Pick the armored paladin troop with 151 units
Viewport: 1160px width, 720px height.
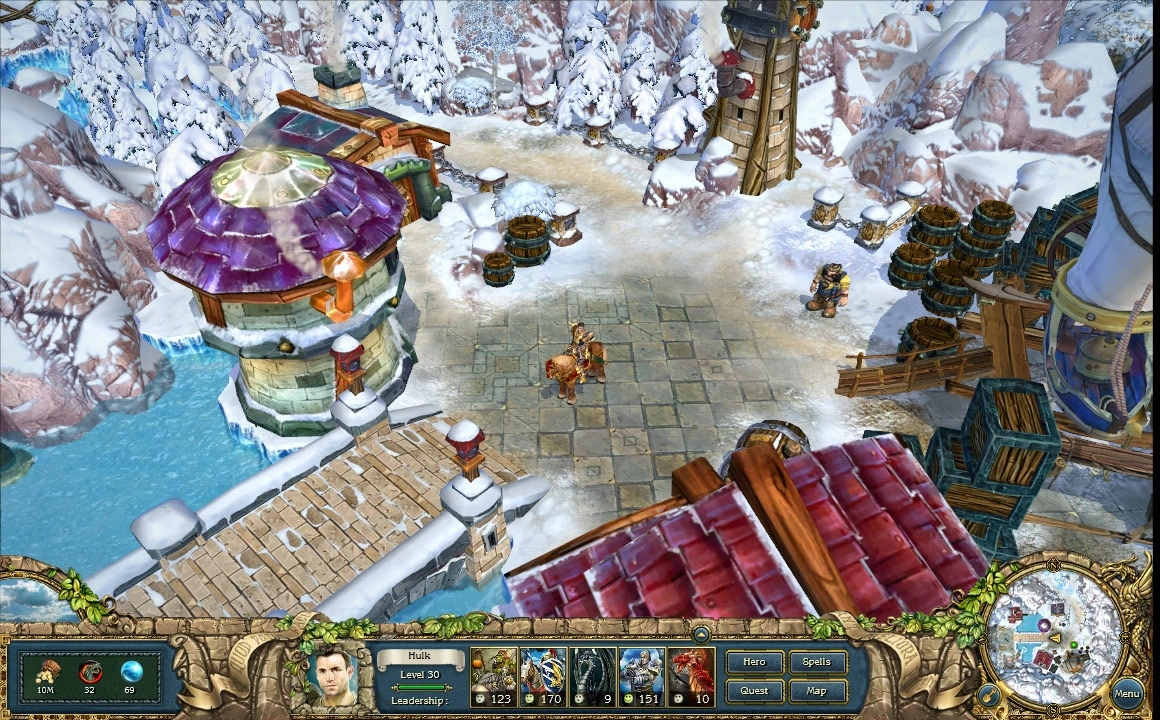tap(642, 677)
